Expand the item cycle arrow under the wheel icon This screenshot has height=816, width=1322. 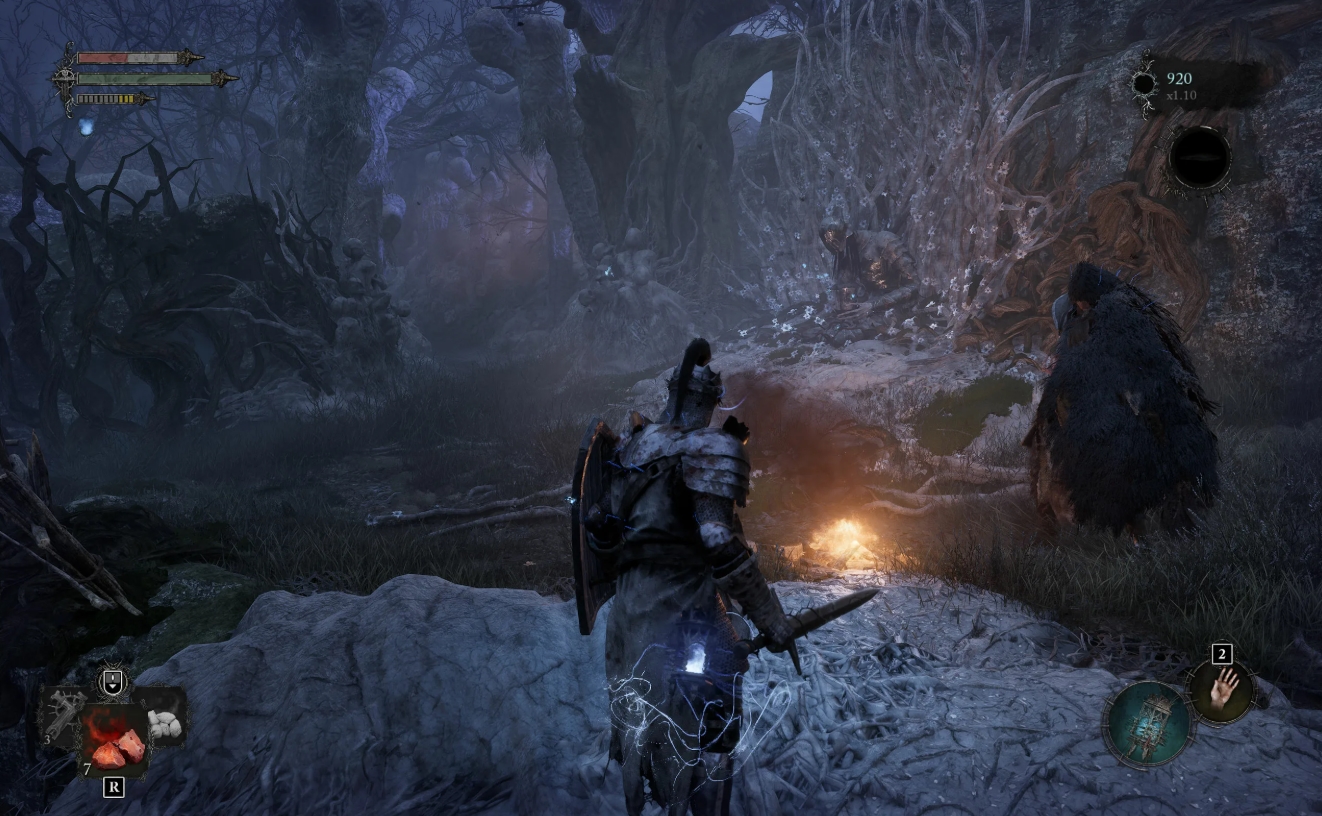tap(112, 689)
